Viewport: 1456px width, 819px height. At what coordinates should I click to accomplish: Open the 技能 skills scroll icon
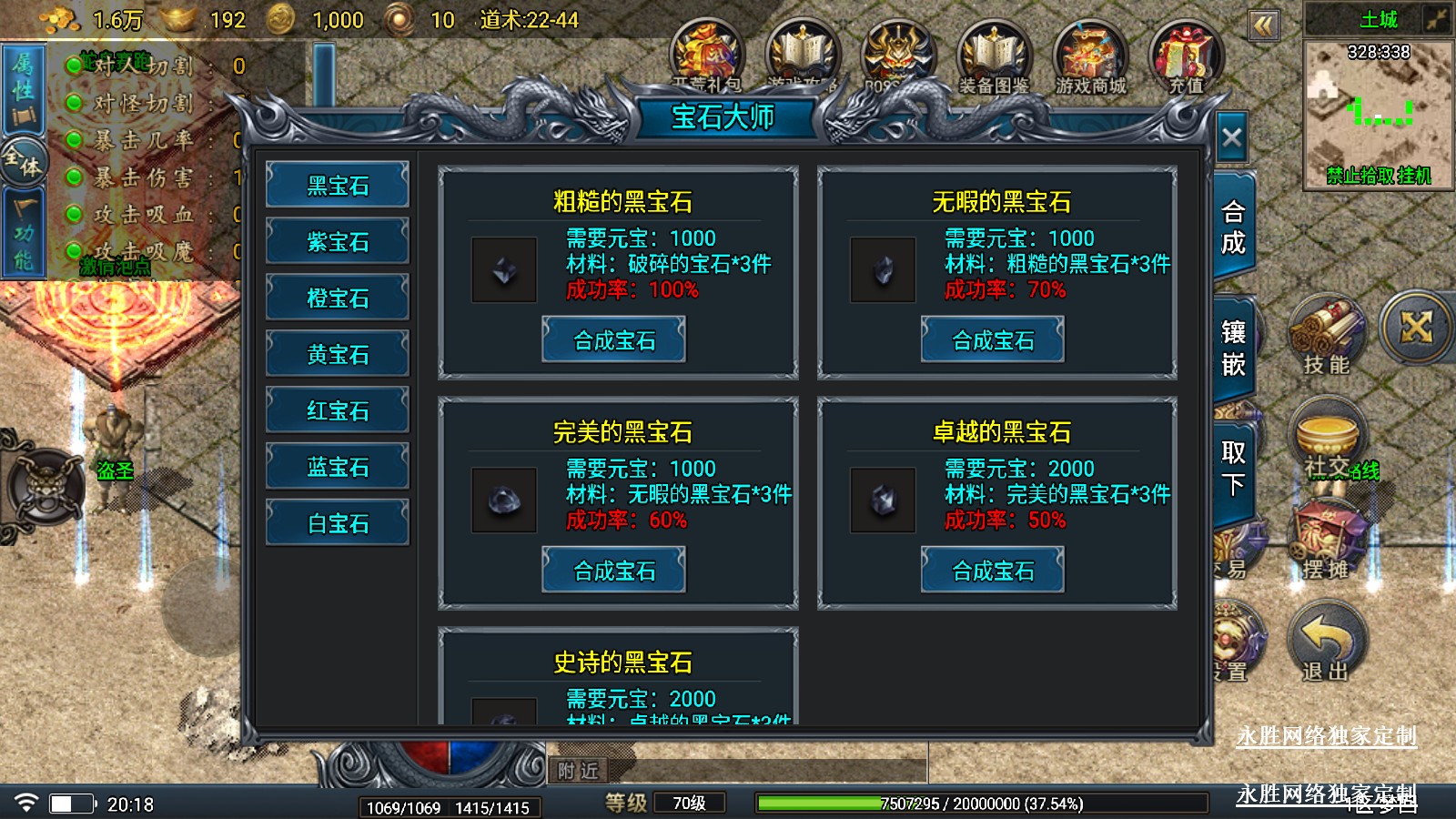pyautogui.click(x=1326, y=335)
